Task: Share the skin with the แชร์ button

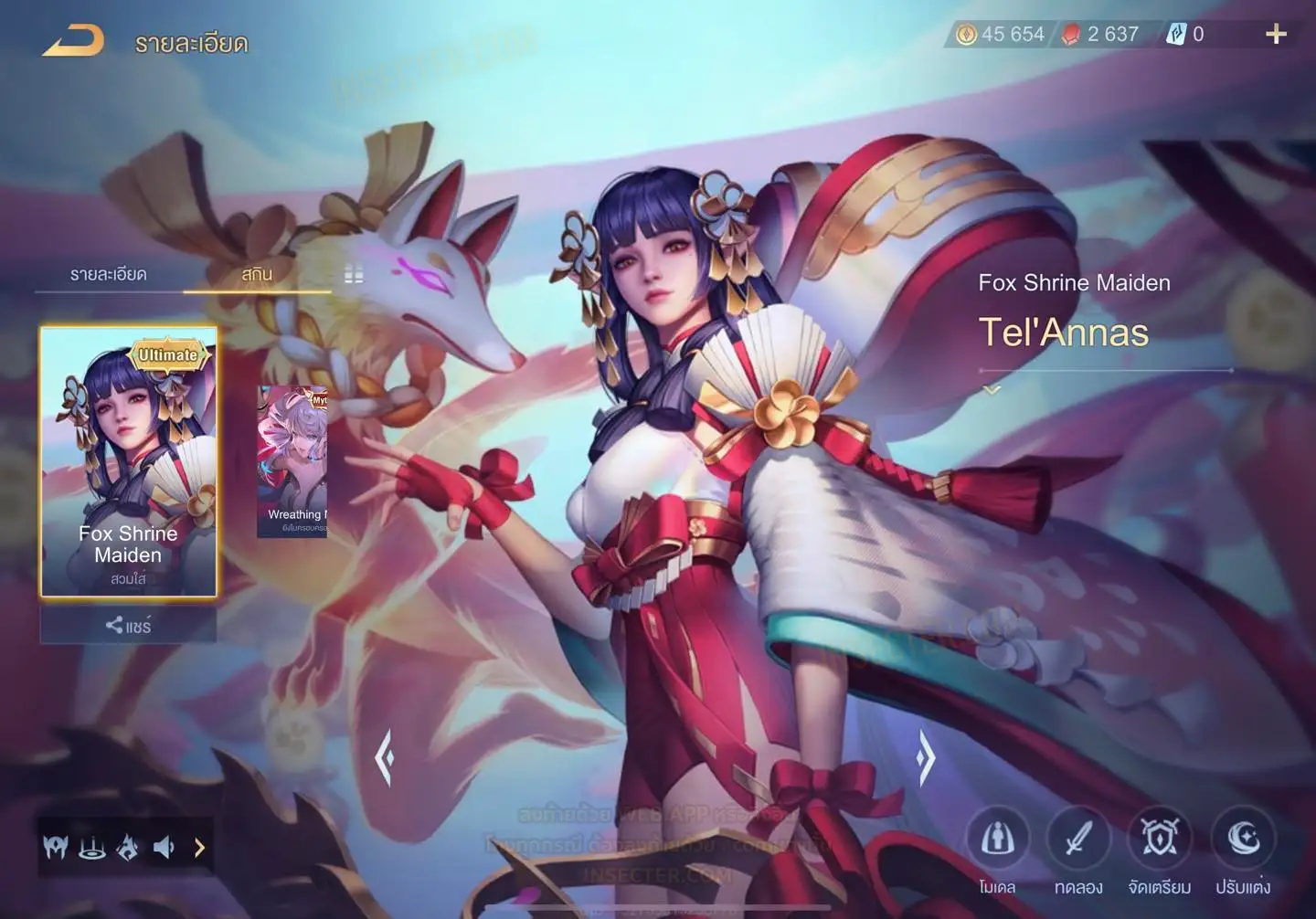Action: pos(128,626)
